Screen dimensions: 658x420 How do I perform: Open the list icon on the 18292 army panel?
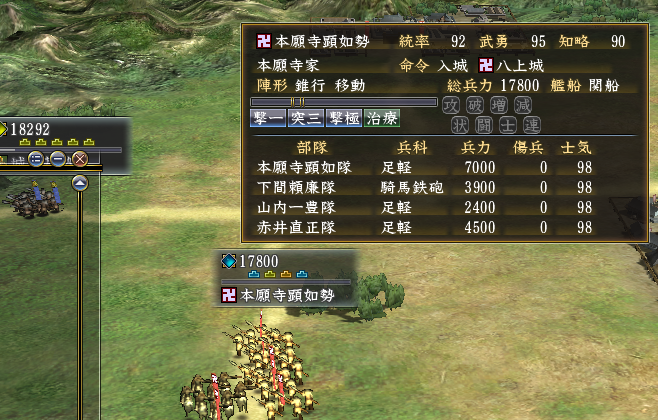tap(36, 158)
